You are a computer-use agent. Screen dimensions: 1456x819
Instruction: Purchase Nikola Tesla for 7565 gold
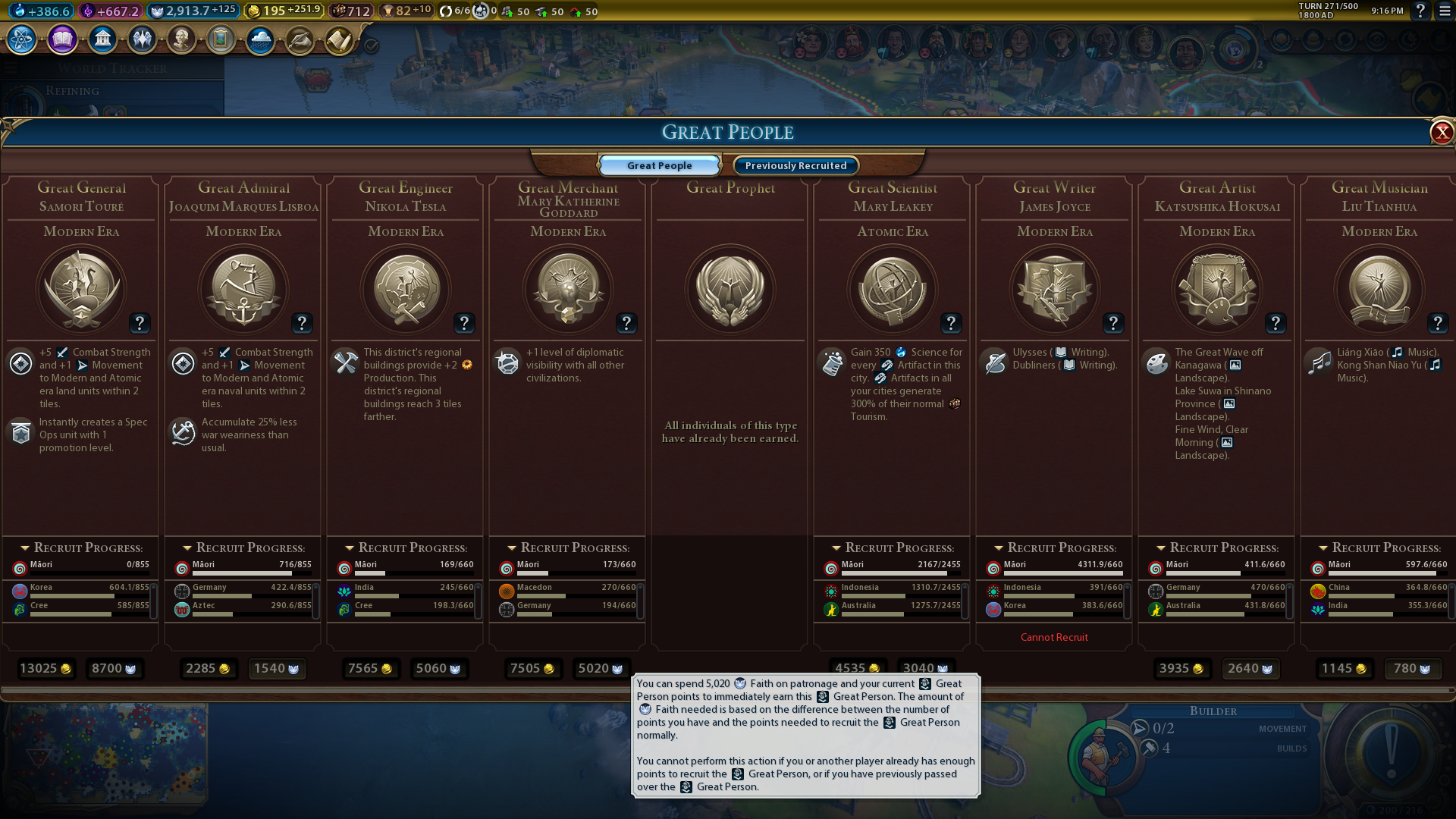click(370, 668)
